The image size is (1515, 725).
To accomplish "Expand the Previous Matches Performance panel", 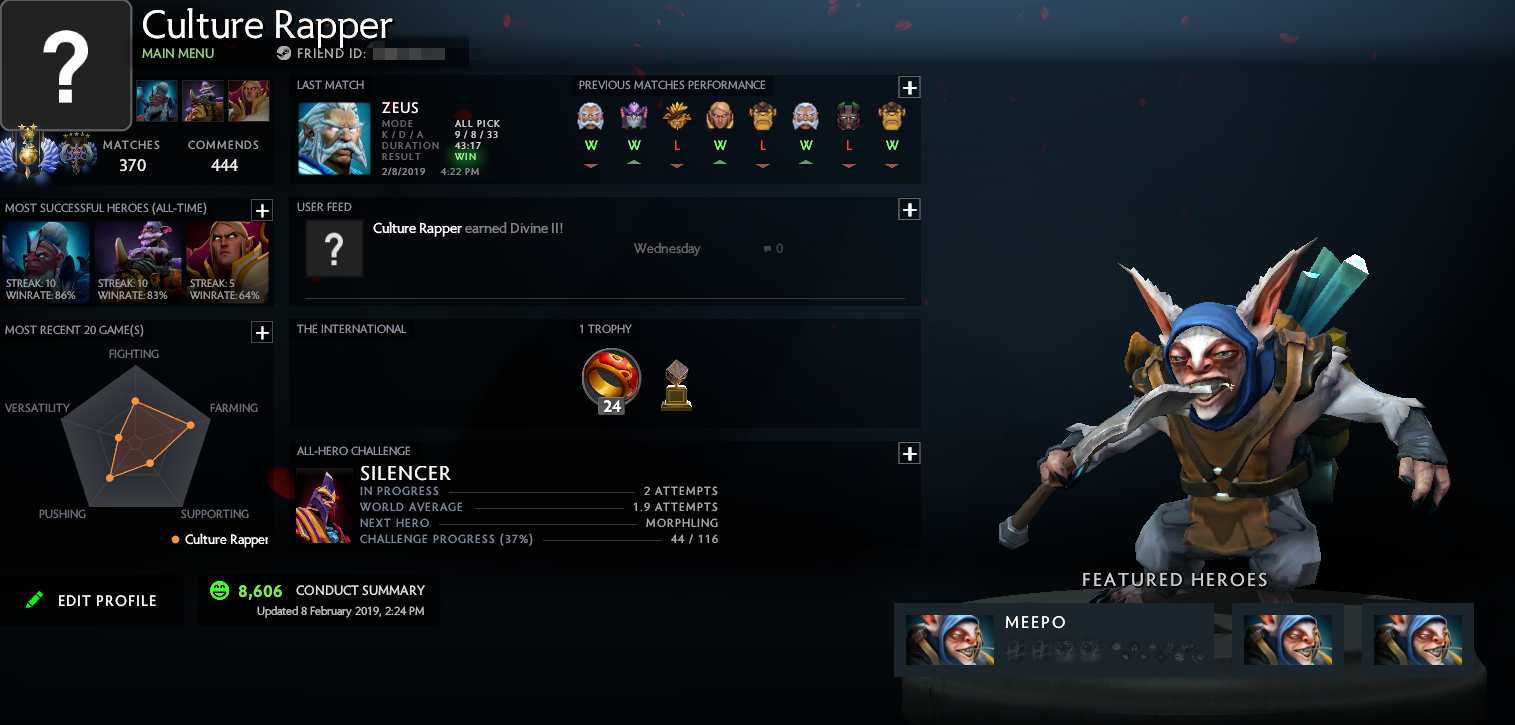I will [x=909, y=87].
